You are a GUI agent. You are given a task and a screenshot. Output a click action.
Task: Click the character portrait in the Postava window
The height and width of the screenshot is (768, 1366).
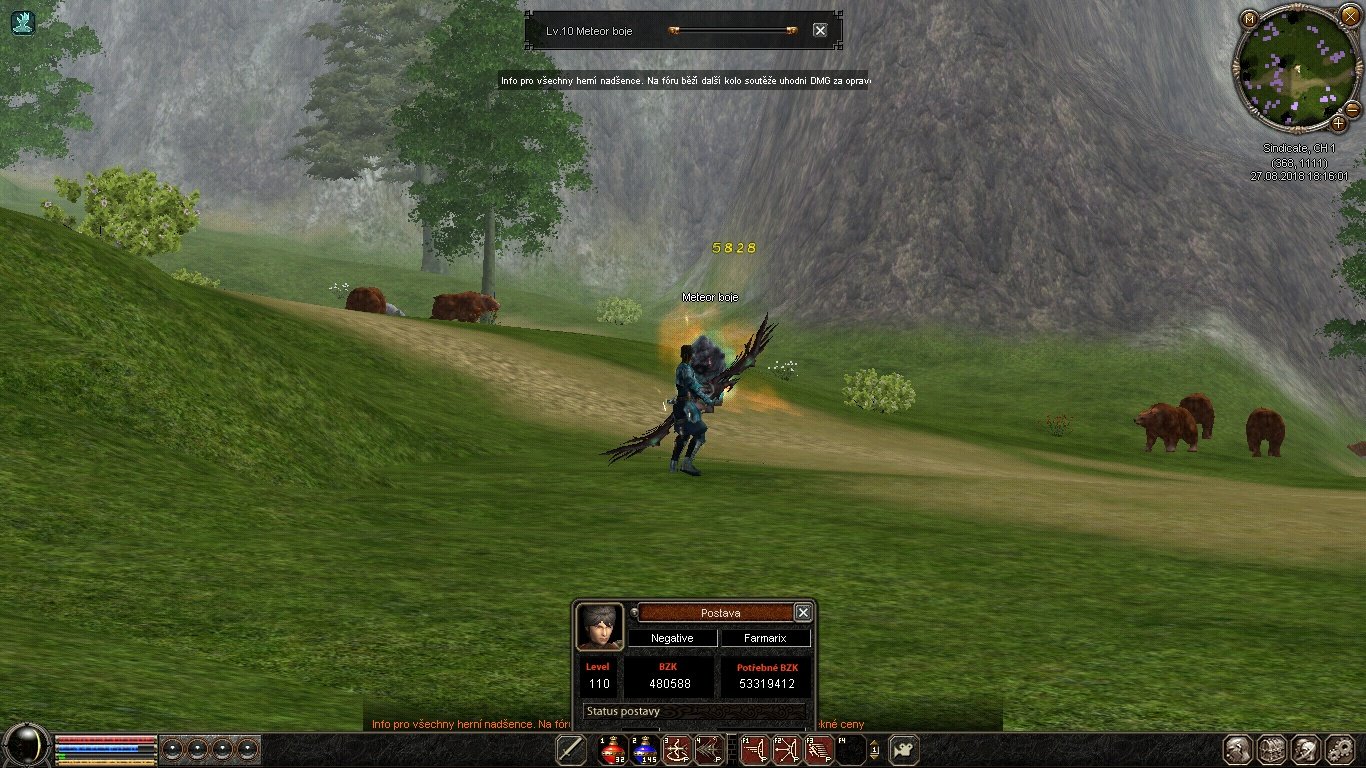tap(600, 626)
